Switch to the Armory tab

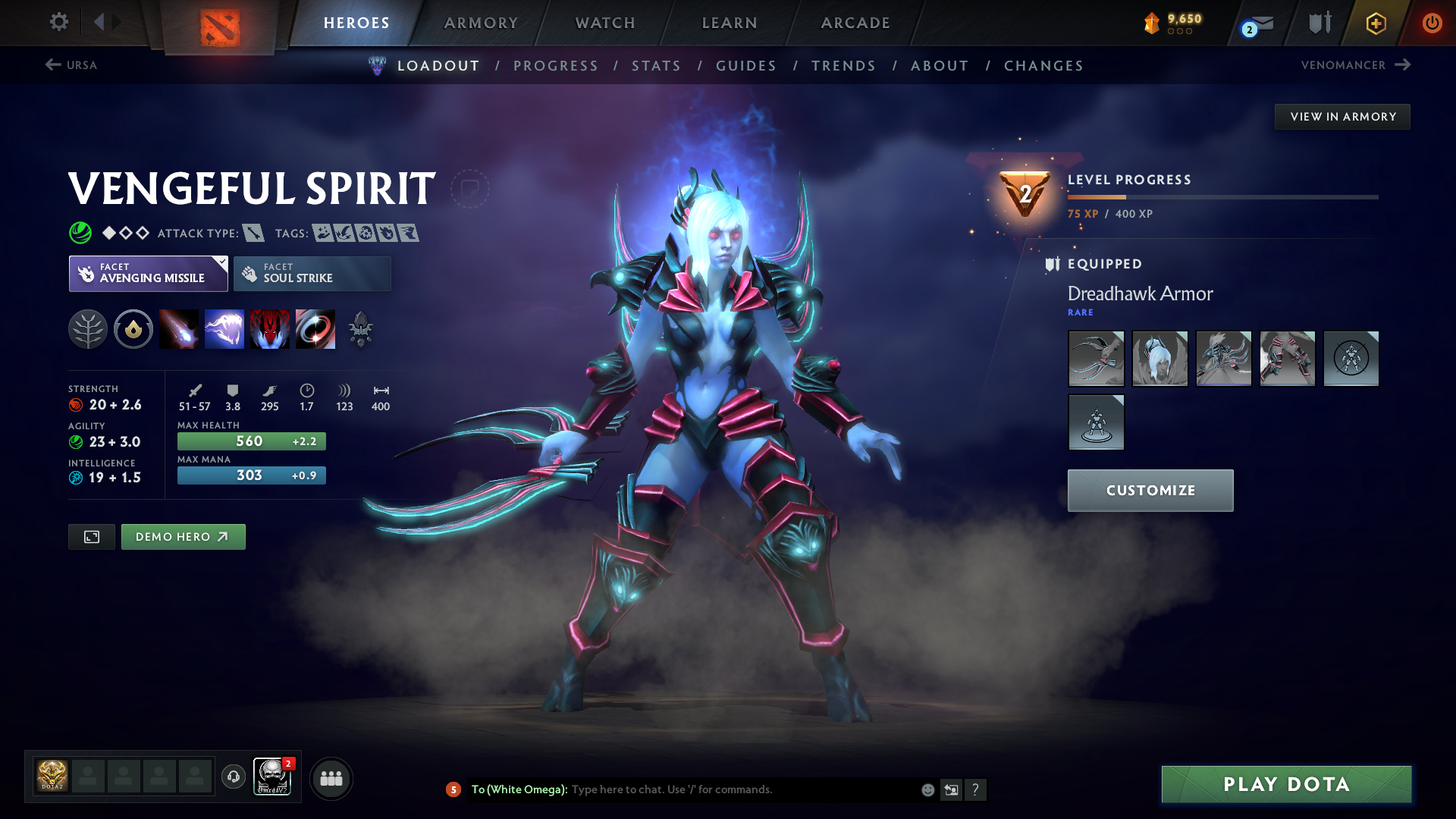(481, 23)
